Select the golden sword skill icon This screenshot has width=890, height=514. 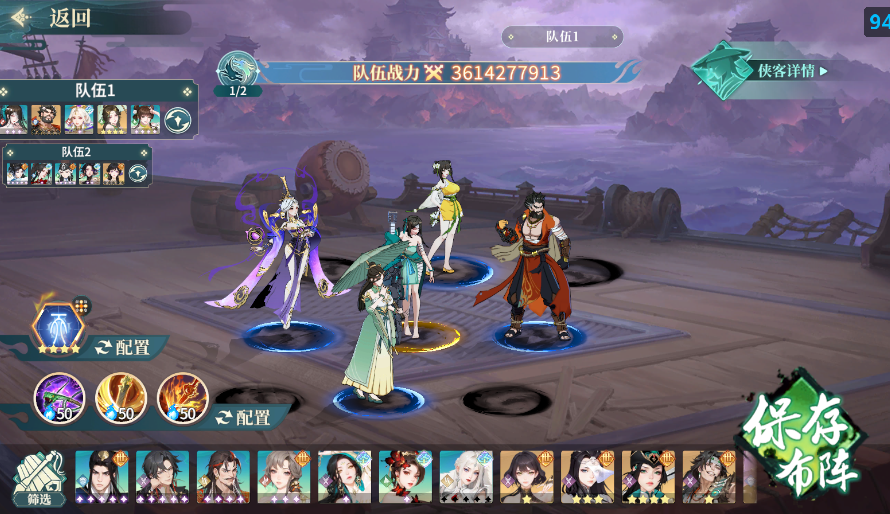pyautogui.click(x=121, y=397)
